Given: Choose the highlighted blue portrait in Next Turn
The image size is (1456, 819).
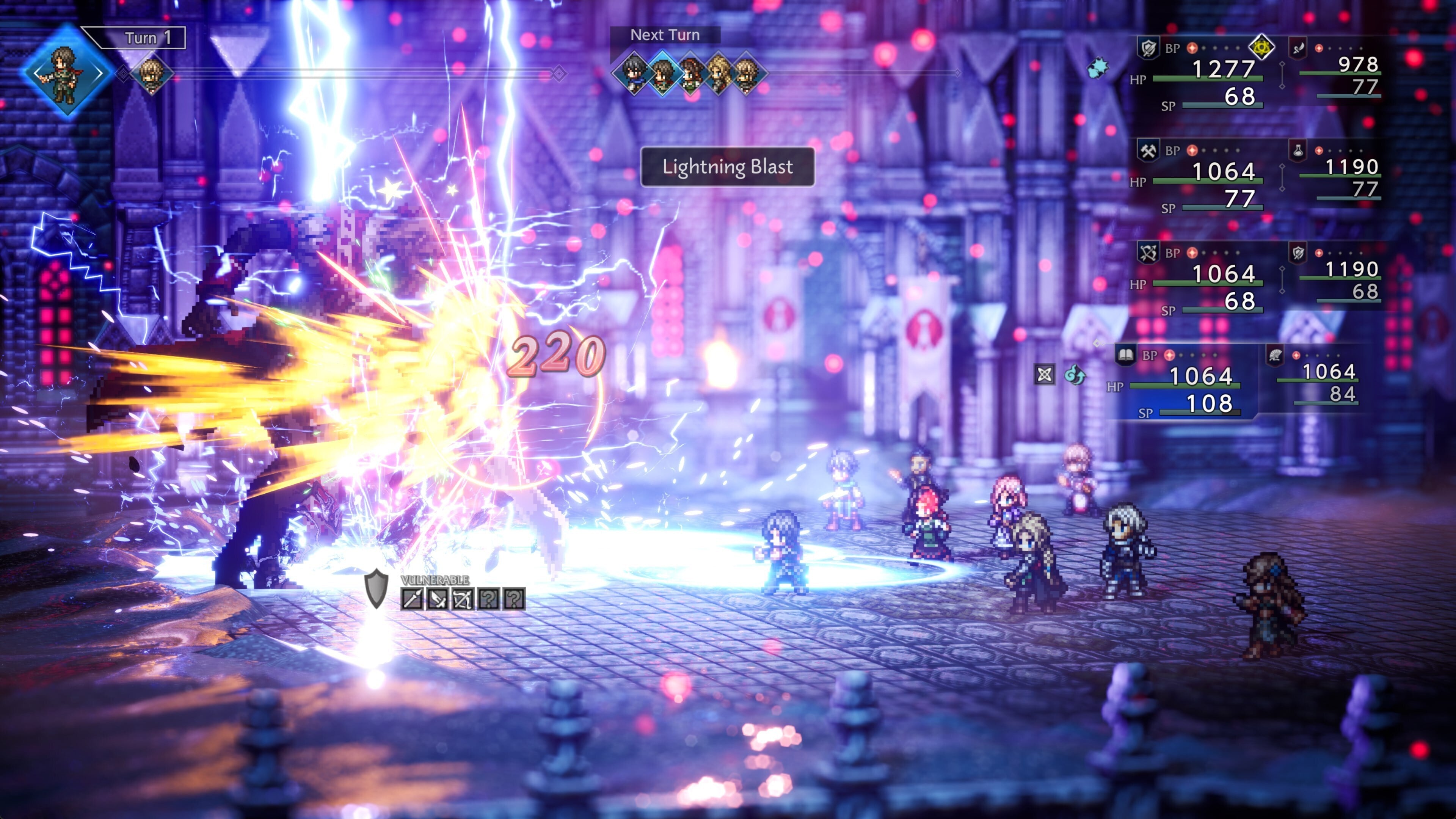Looking at the screenshot, I should coord(662,74).
